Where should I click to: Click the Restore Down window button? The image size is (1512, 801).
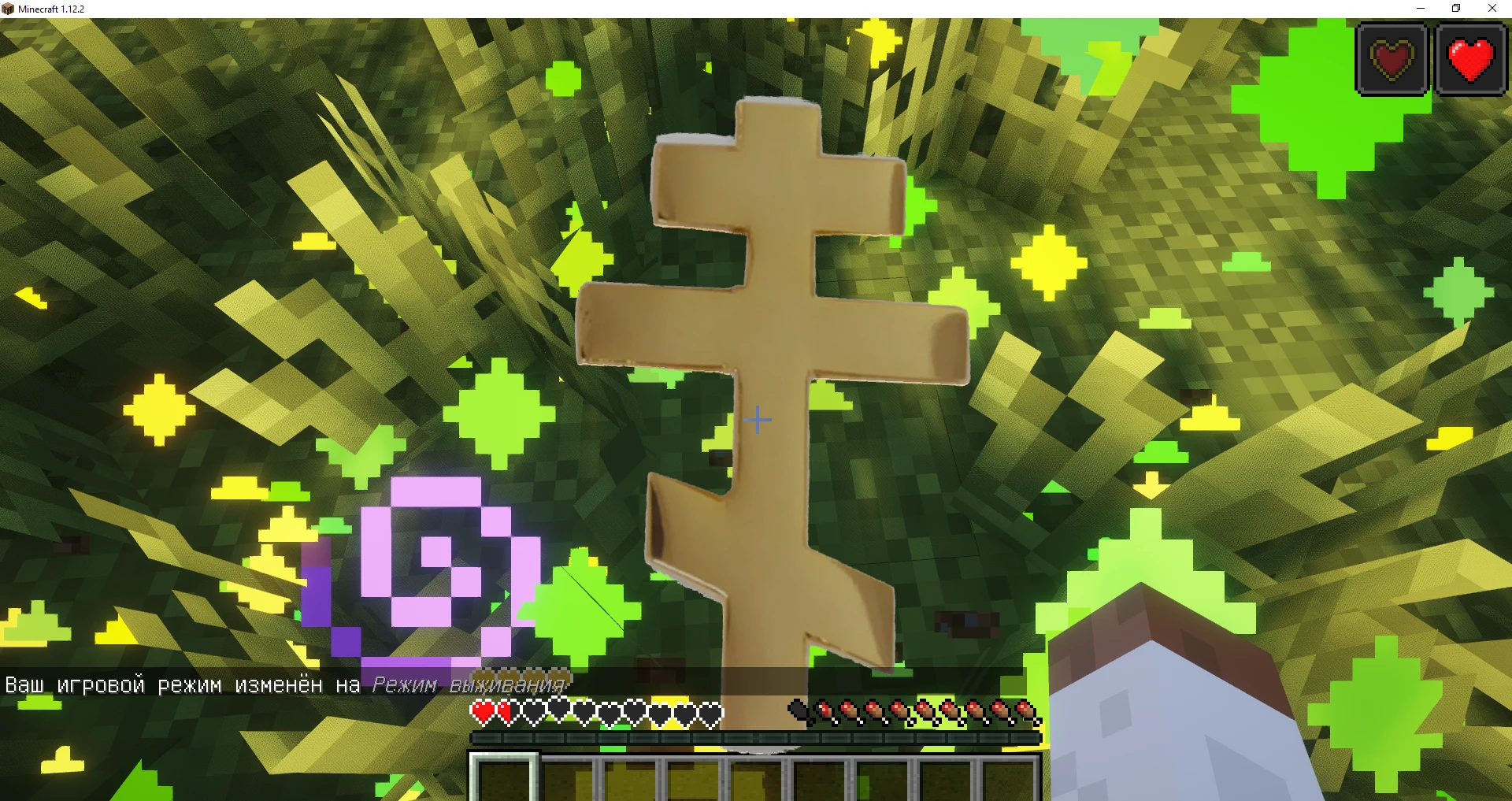[1456, 8]
